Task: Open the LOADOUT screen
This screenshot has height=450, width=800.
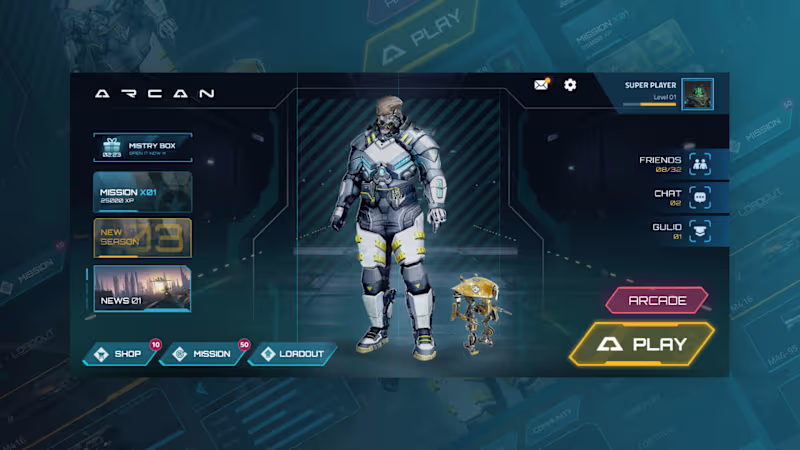Action: coord(292,354)
